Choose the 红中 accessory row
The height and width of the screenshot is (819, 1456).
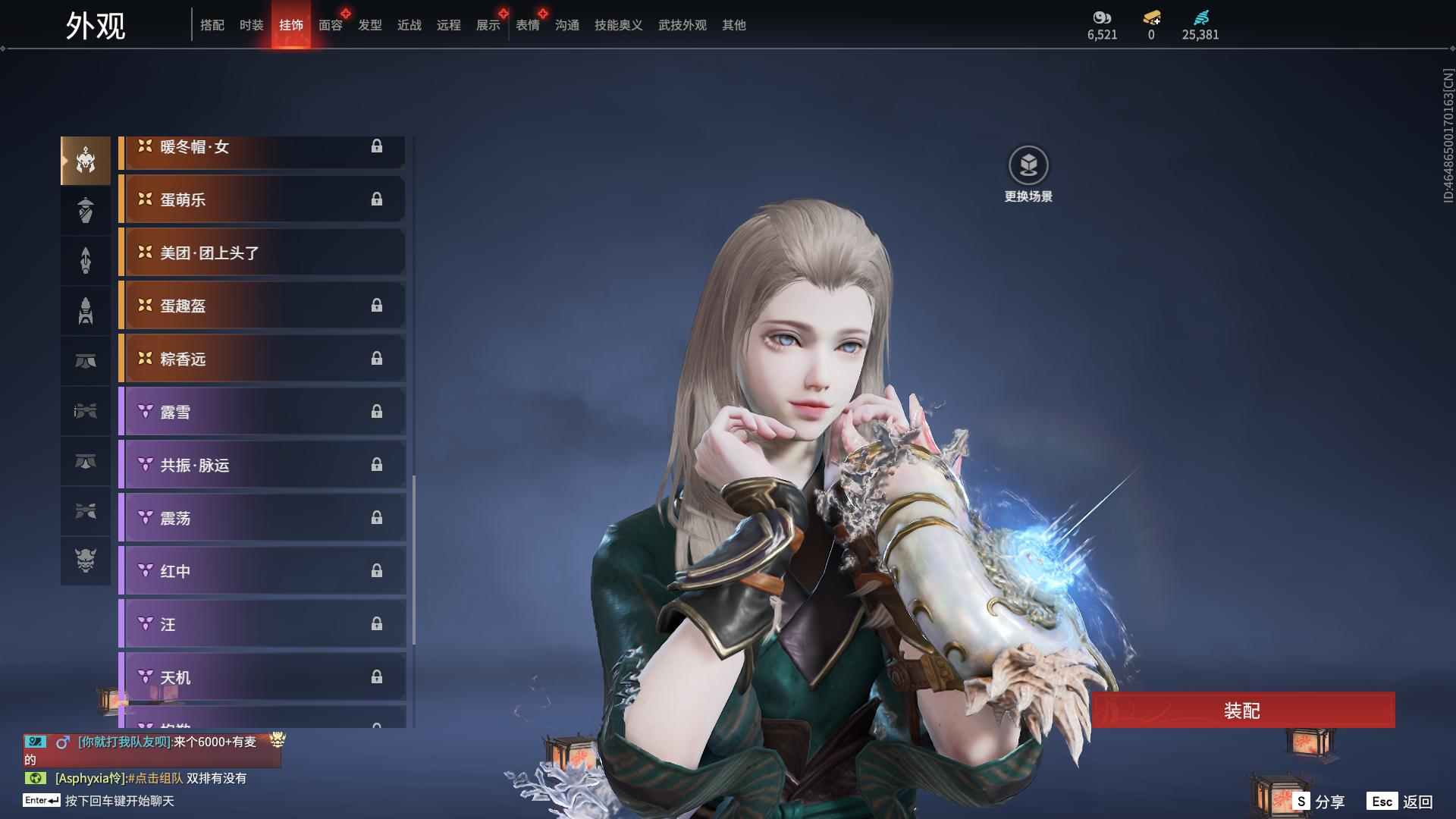pyautogui.click(x=262, y=571)
